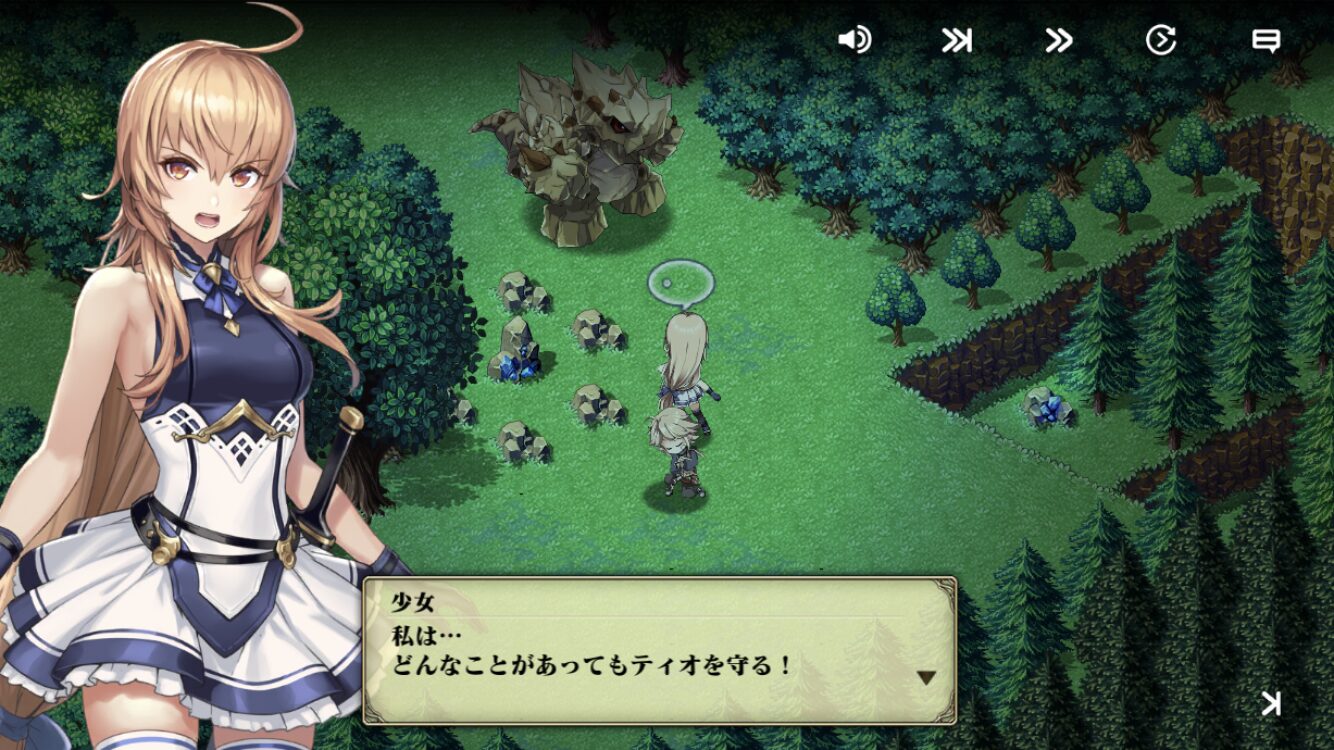This screenshot has width=1334, height=750.
Task: Advance the dialogue via the down arrow
Action: (927, 678)
